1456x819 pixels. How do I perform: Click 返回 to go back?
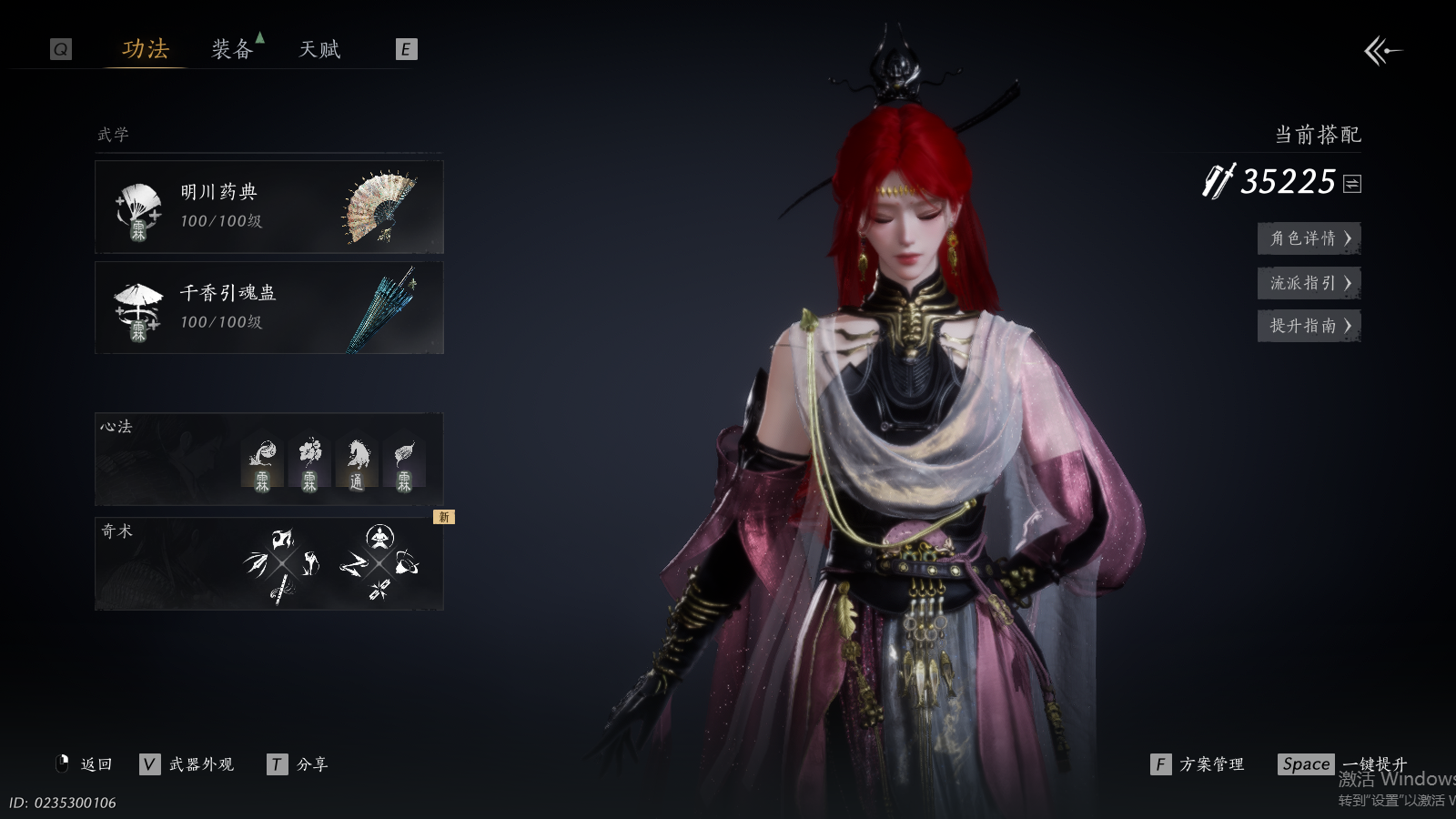point(86,764)
